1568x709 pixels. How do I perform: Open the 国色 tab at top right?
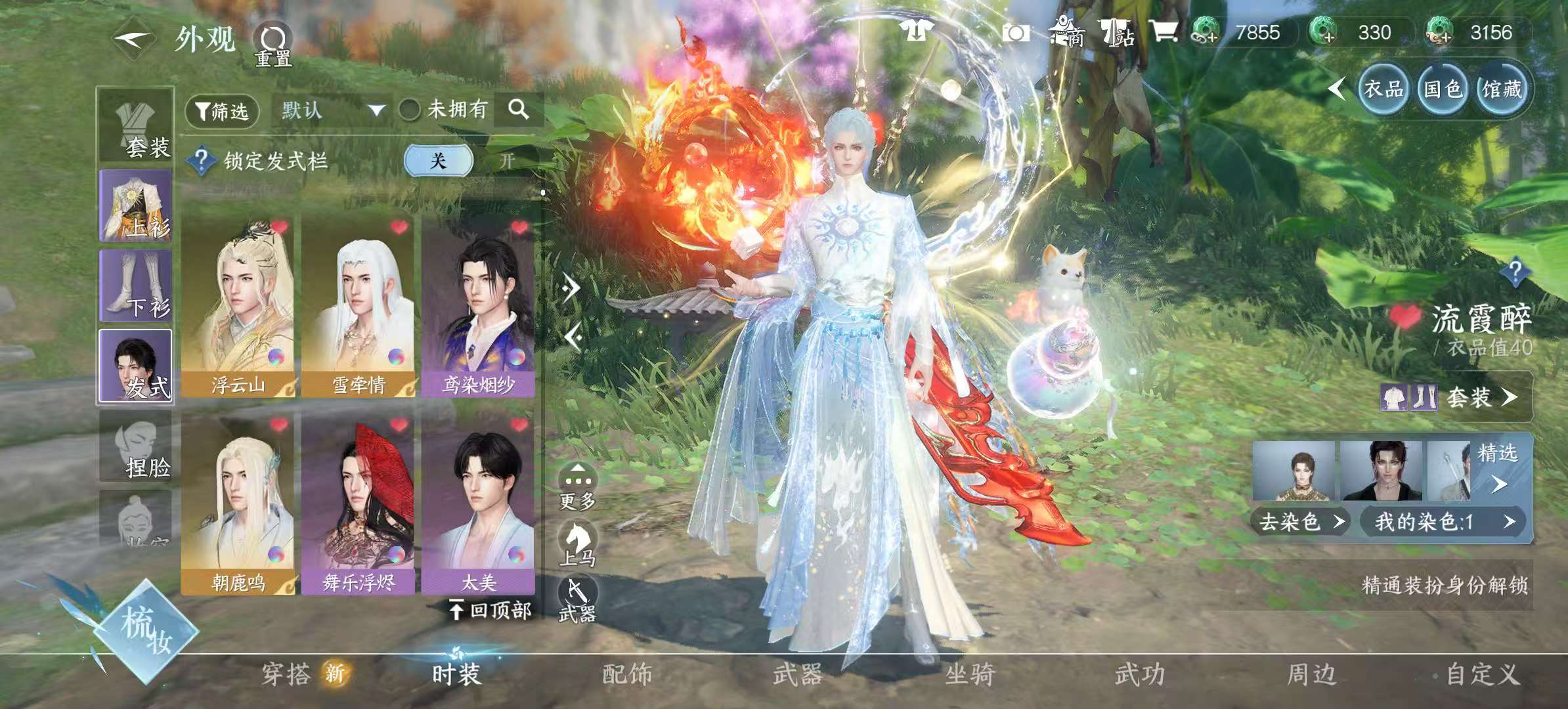(1442, 89)
